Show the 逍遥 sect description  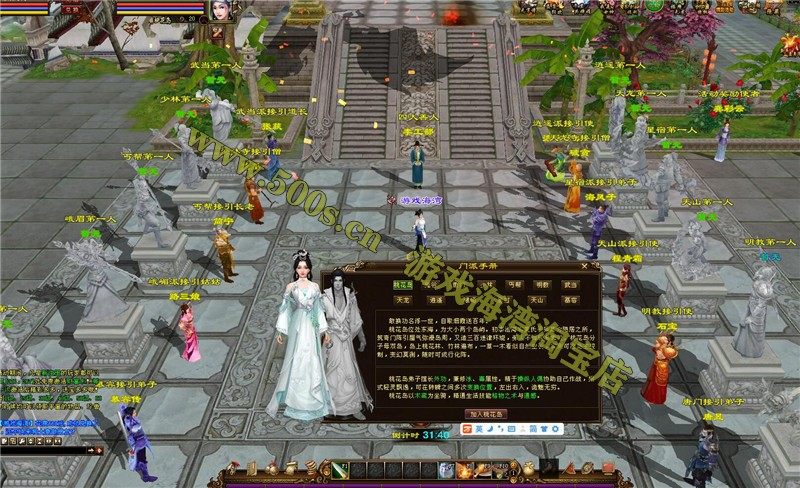click(436, 298)
